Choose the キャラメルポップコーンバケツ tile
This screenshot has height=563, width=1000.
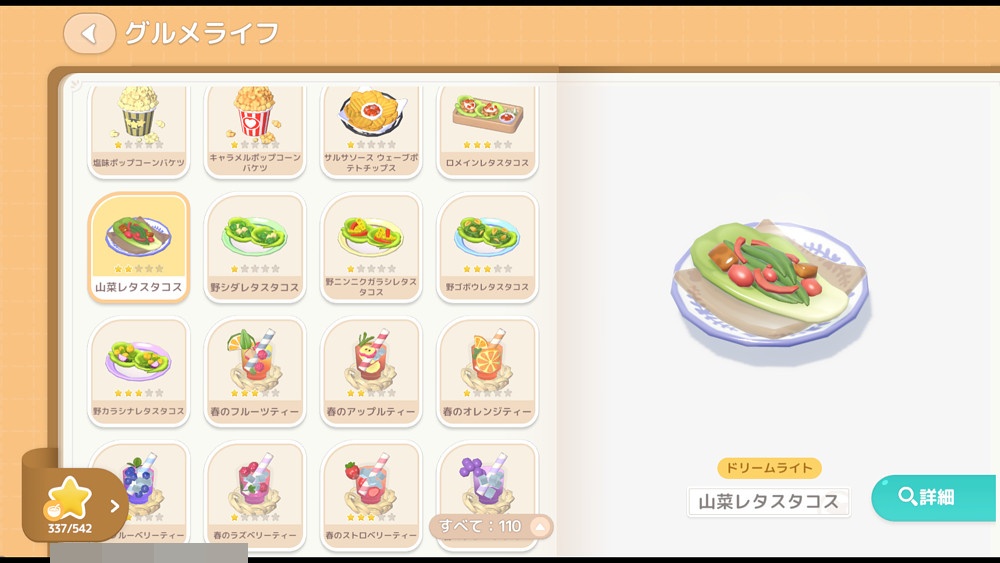point(255,129)
